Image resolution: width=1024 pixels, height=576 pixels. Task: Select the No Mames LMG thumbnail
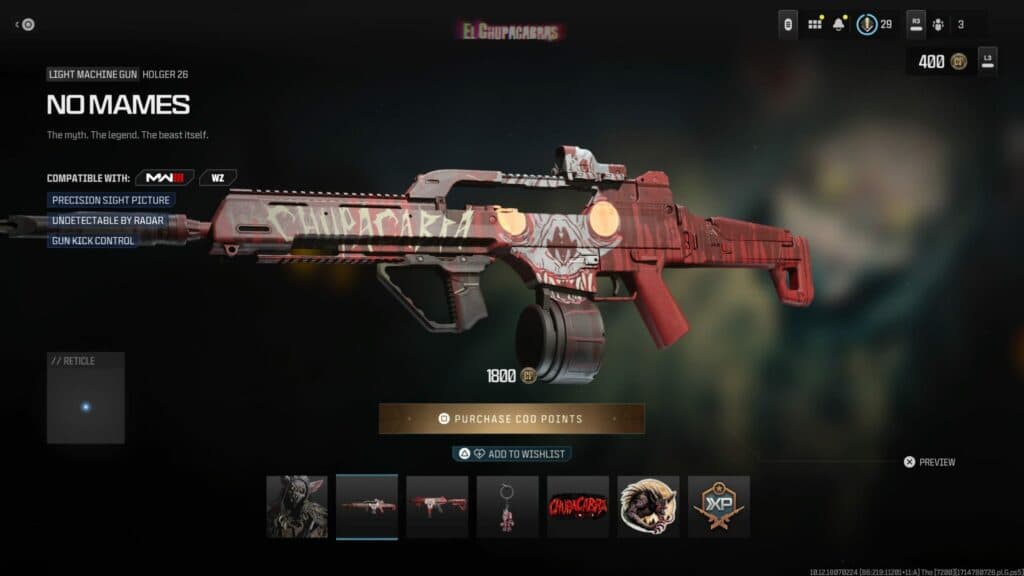click(x=367, y=506)
